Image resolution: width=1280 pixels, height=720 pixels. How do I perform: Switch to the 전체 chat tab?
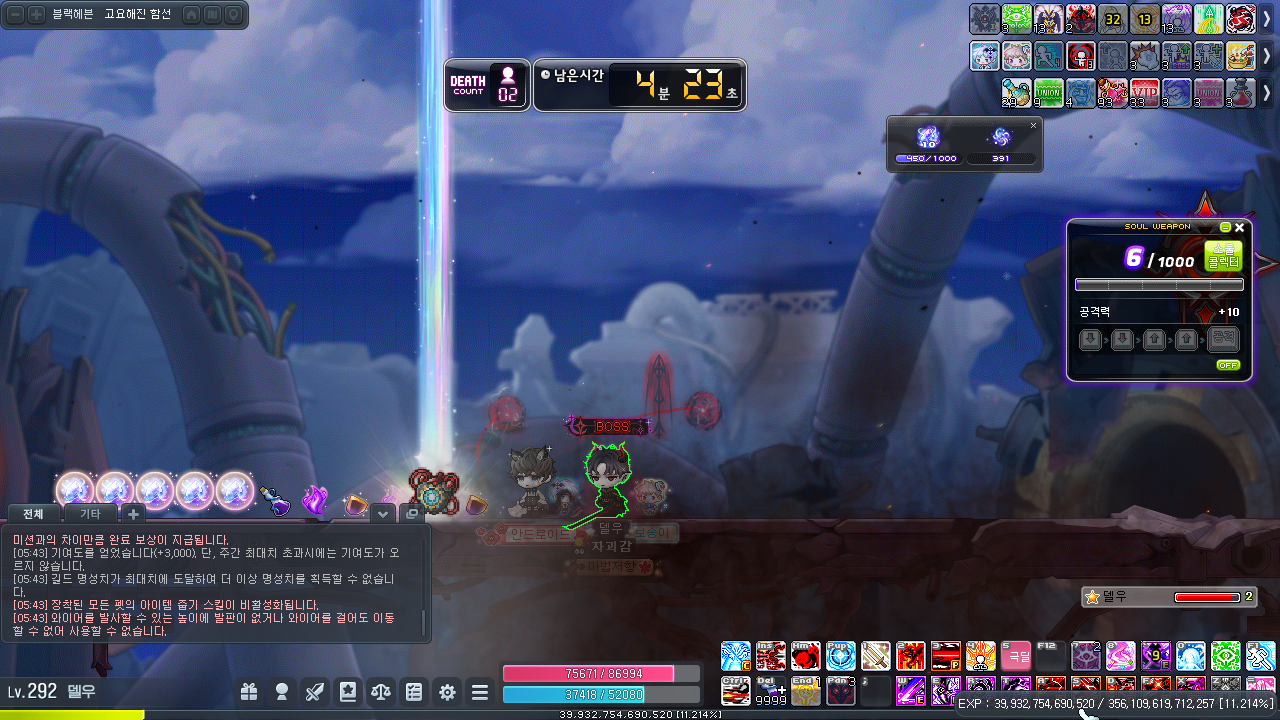pos(33,514)
